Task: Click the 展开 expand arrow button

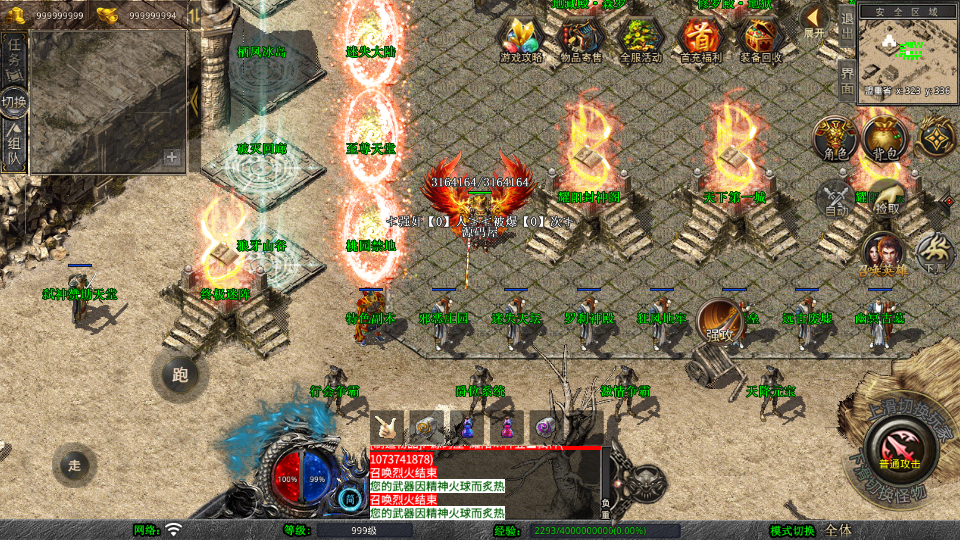Action: (816, 21)
